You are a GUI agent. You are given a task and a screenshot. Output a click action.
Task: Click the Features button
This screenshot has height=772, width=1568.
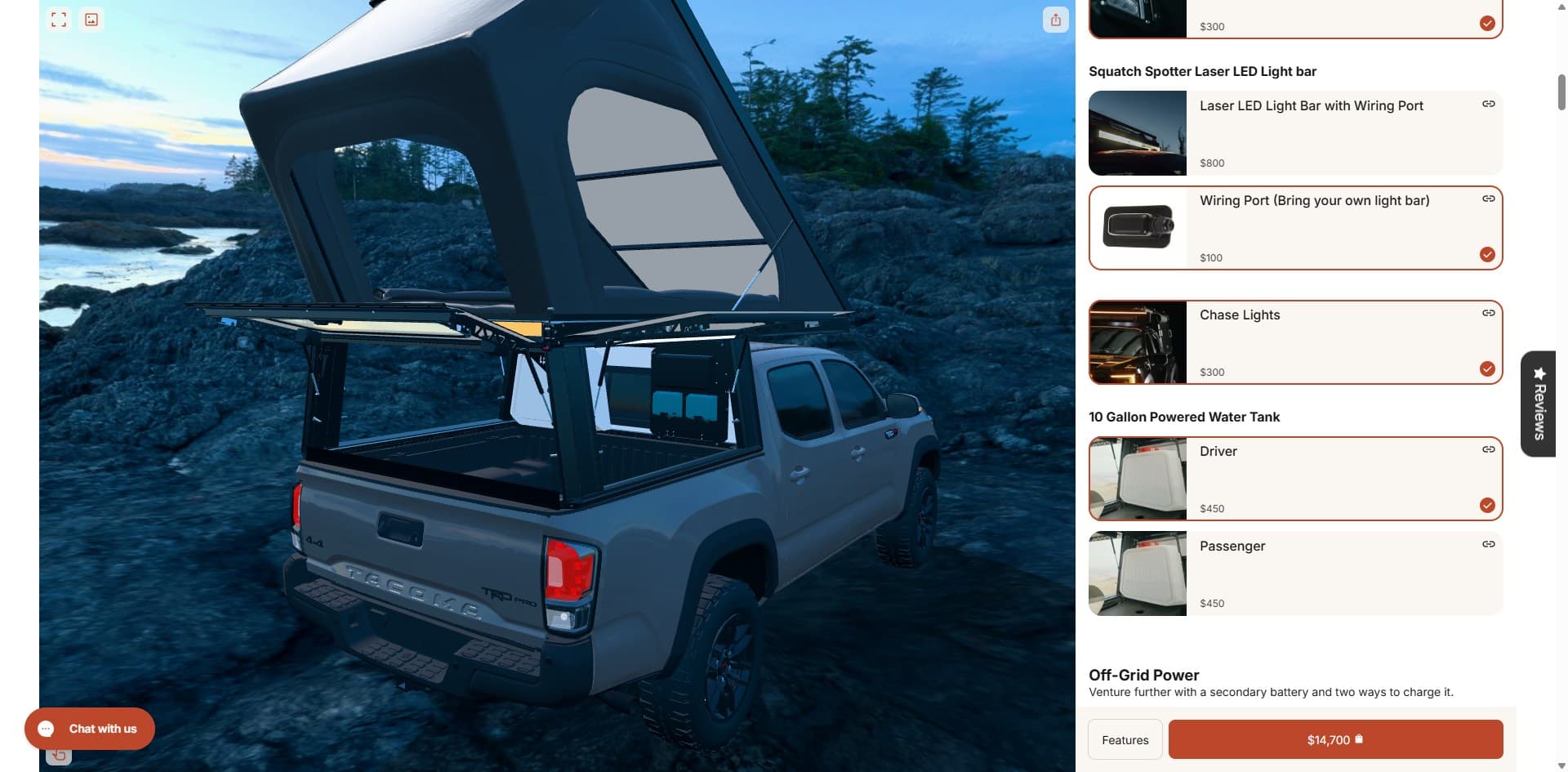[1125, 739]
